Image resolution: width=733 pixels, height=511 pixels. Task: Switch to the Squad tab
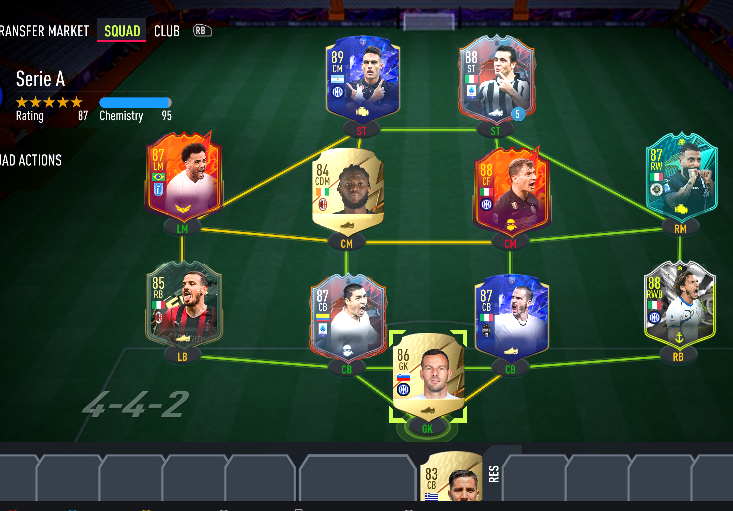122,31
